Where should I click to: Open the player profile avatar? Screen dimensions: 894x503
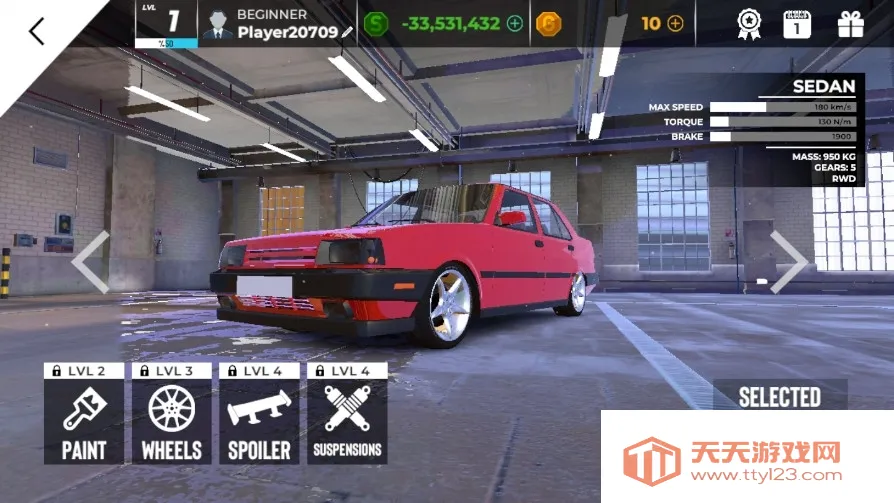click(x=216, y=24)
